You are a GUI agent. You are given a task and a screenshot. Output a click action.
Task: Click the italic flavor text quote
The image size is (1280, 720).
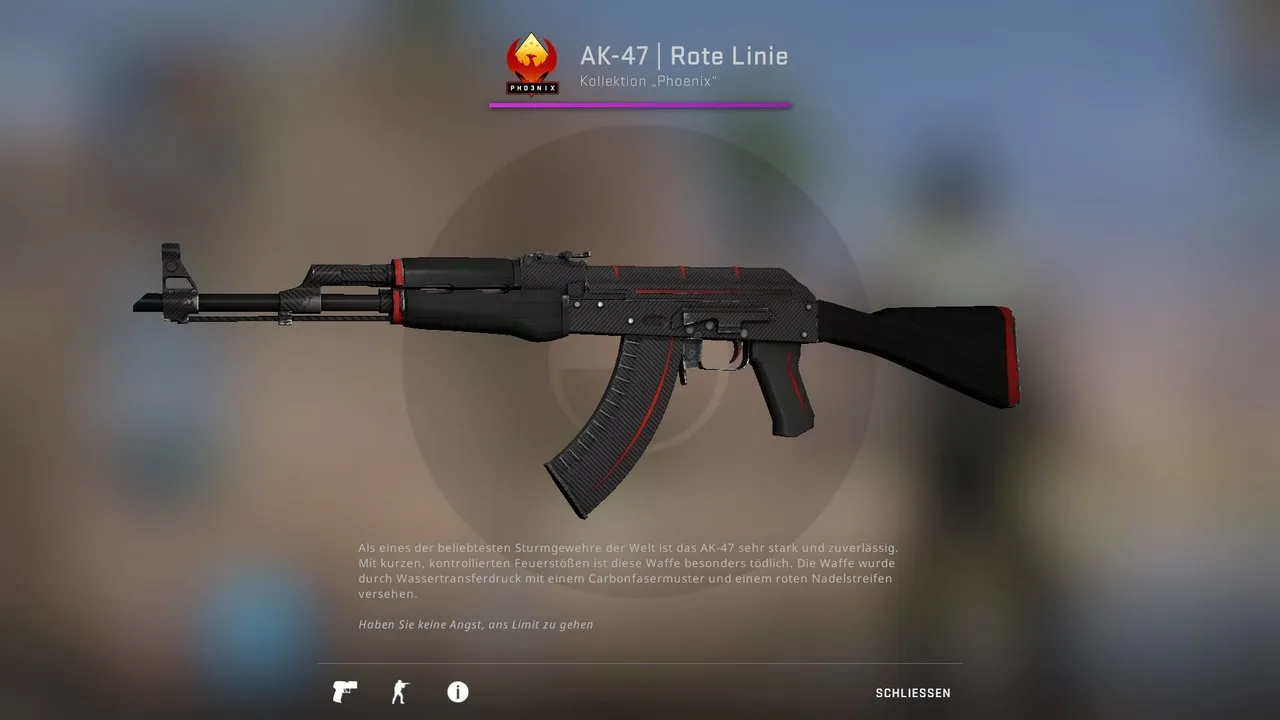click(474, 623)
